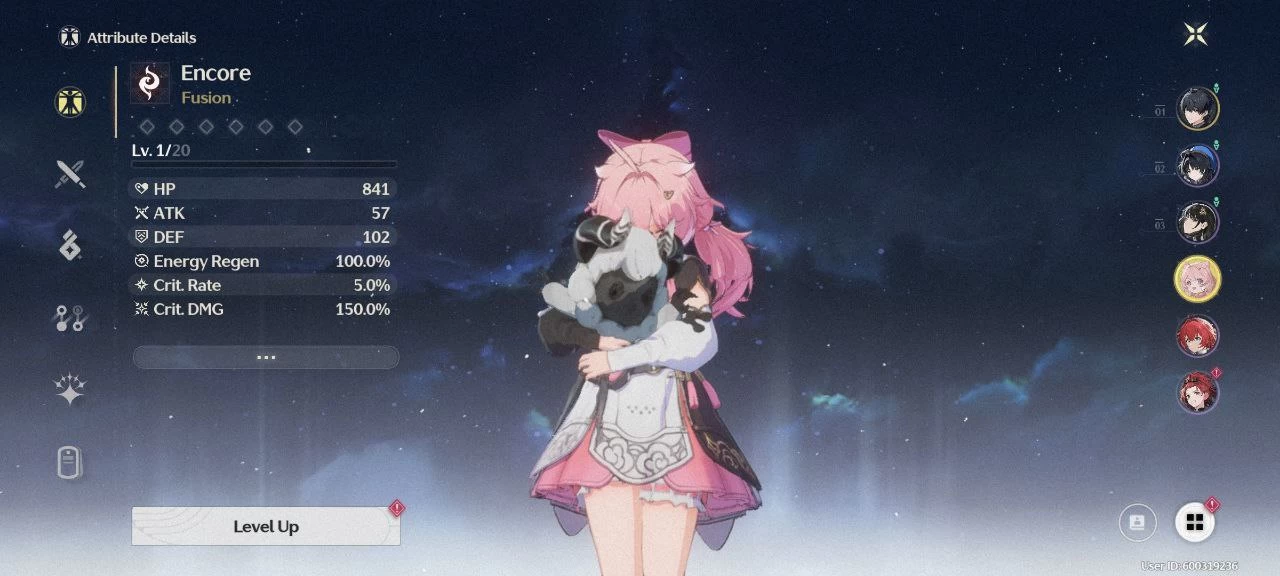The height and width of the screenshot is (576, 1280).
Task: Close the character screen with the X
Action: click(1195, 35)
